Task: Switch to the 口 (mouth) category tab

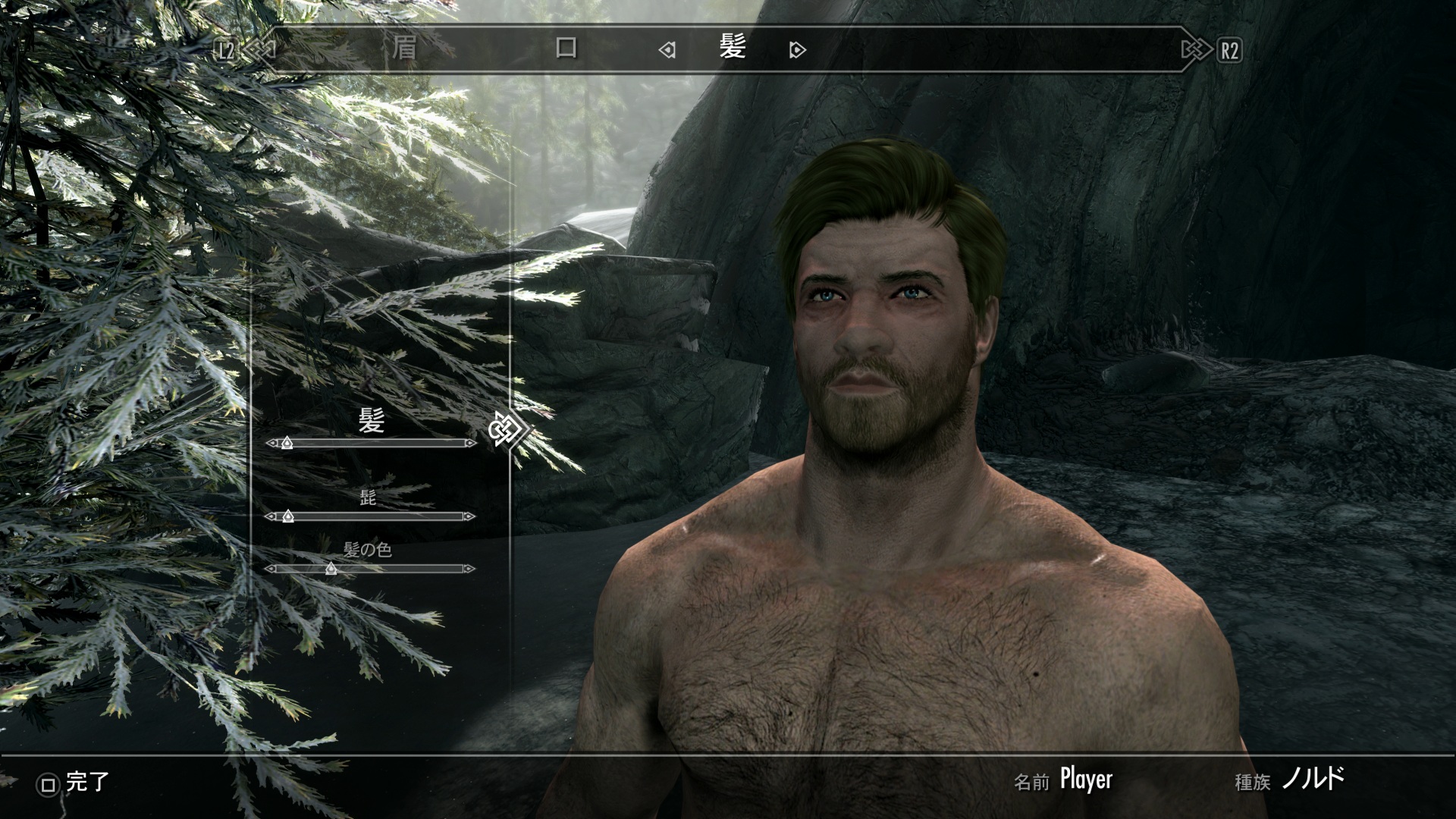Action: 566,49
